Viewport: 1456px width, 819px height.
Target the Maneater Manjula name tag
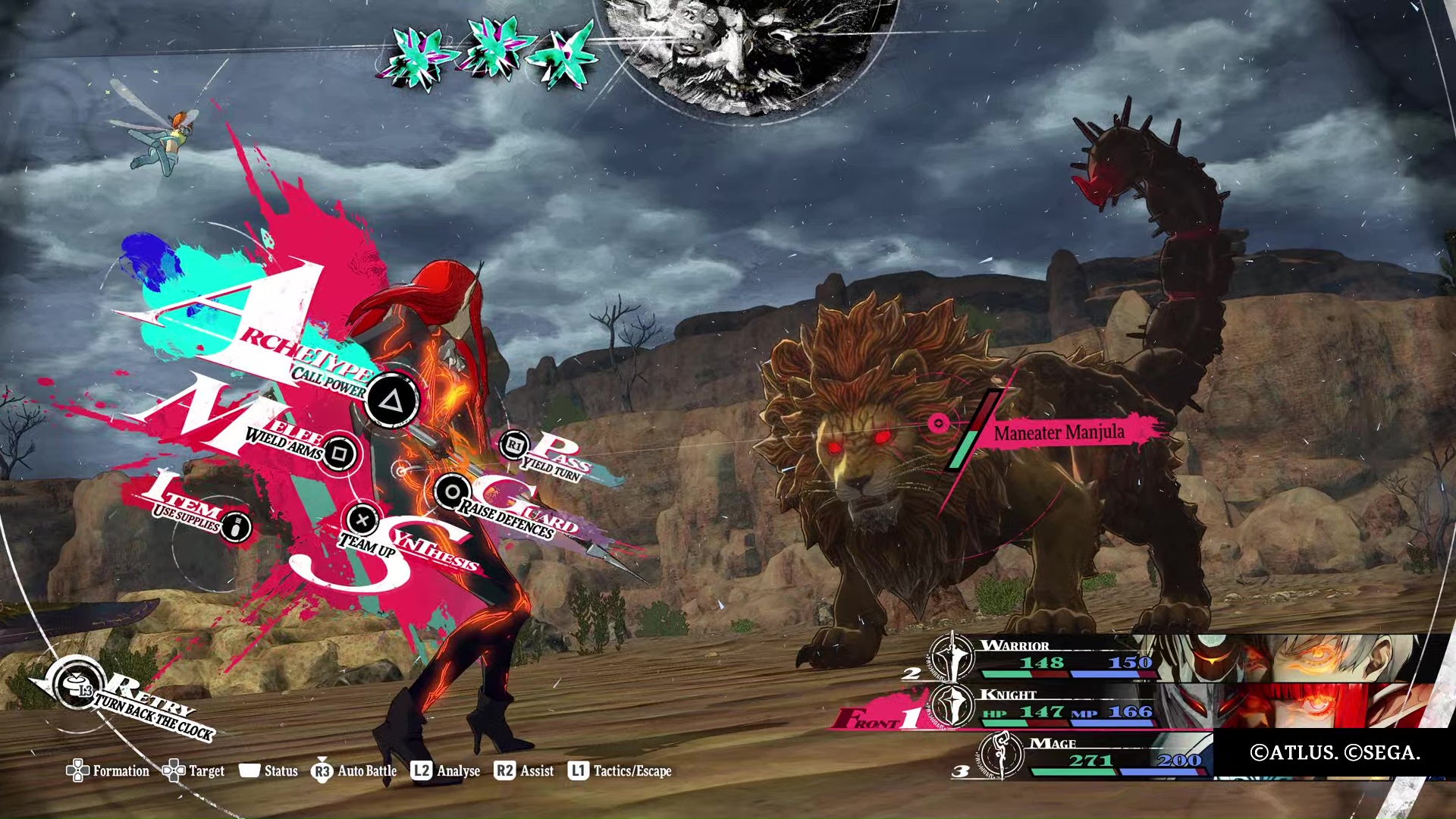(1059, 433)
